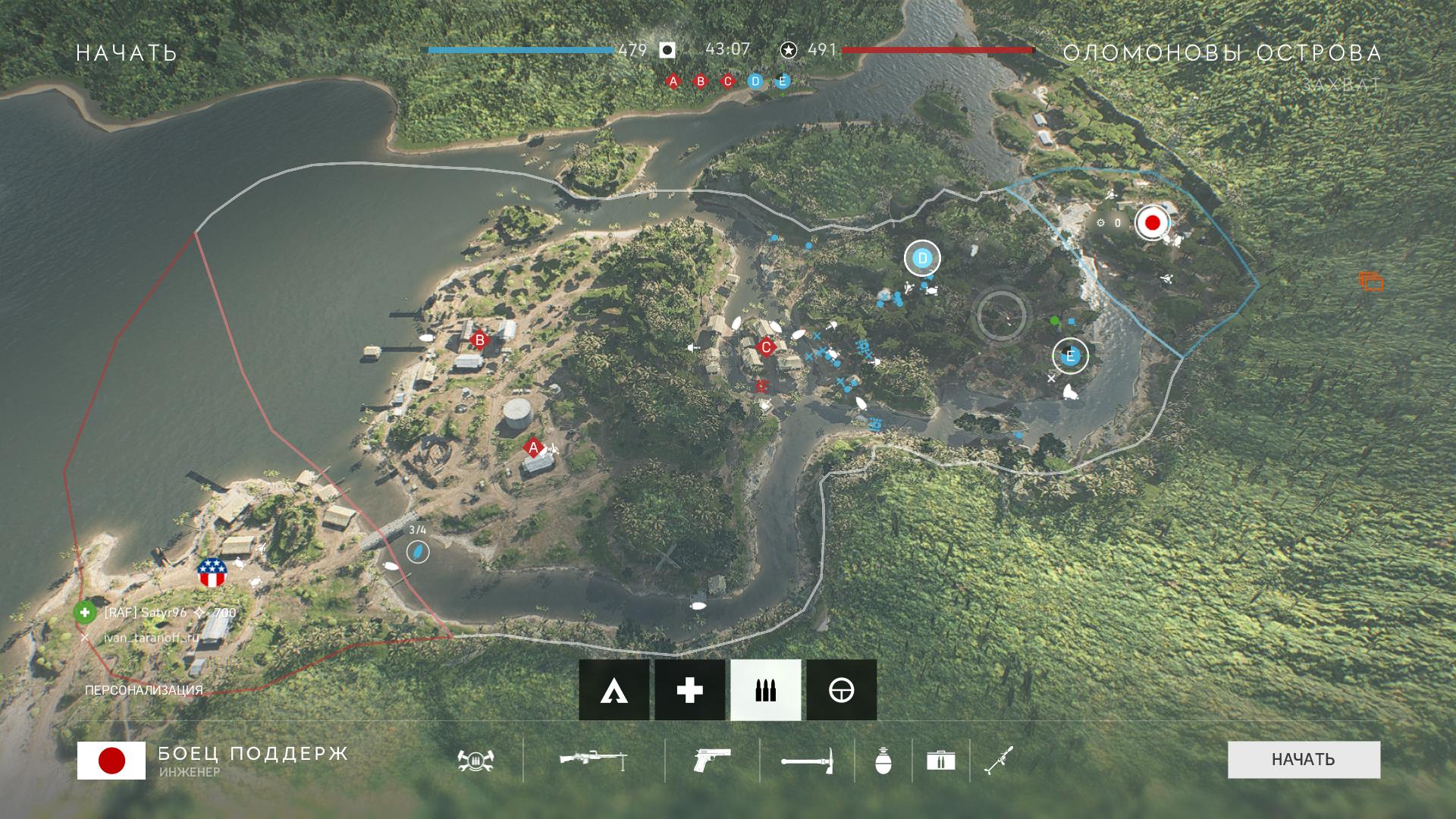Select the pistol sidearm slot
The image size is (1456, 819).
coord(712,760)
